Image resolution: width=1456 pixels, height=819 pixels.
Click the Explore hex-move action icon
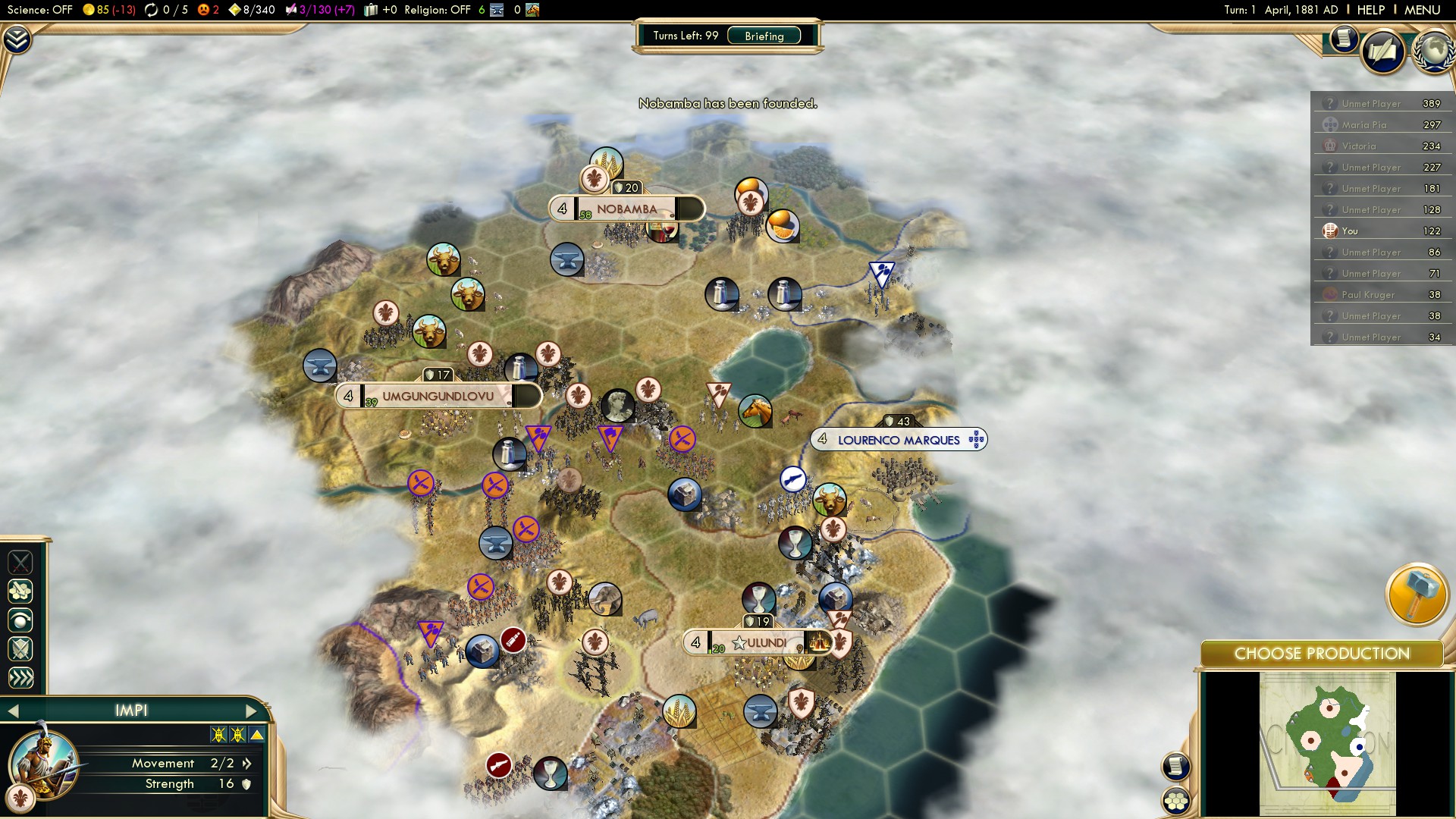coord(21,591)
